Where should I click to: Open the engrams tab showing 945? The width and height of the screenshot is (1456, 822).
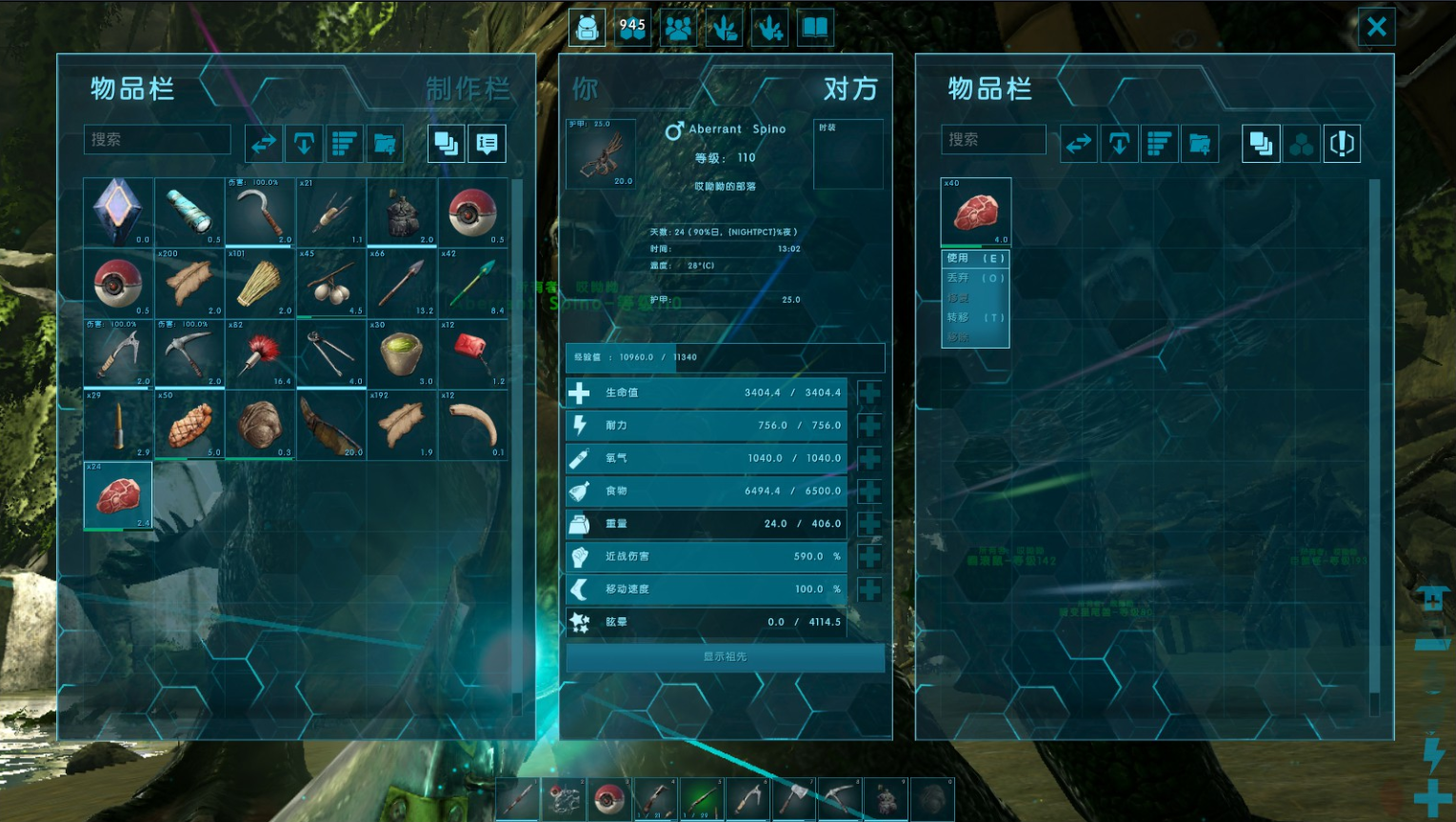tap(632, 28)
